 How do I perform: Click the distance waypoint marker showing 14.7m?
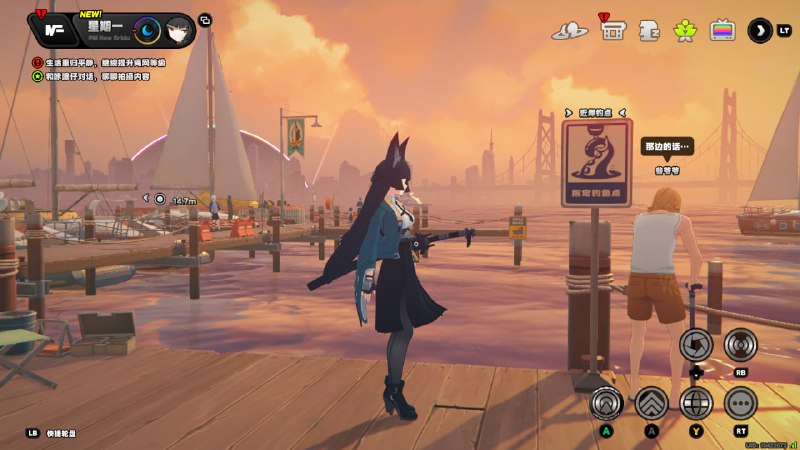(x=160, y=199)
